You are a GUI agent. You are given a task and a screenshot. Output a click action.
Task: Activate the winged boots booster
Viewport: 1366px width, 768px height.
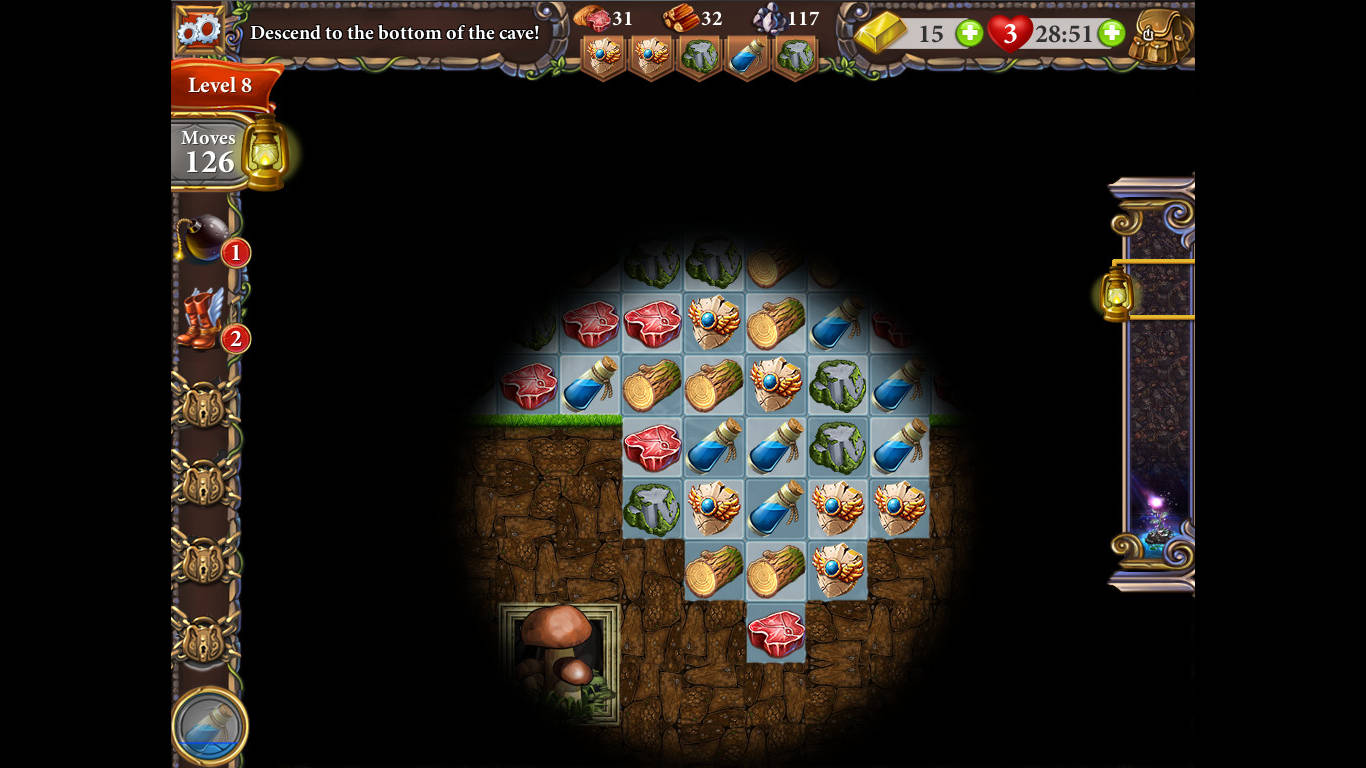[x=200, y=320]
